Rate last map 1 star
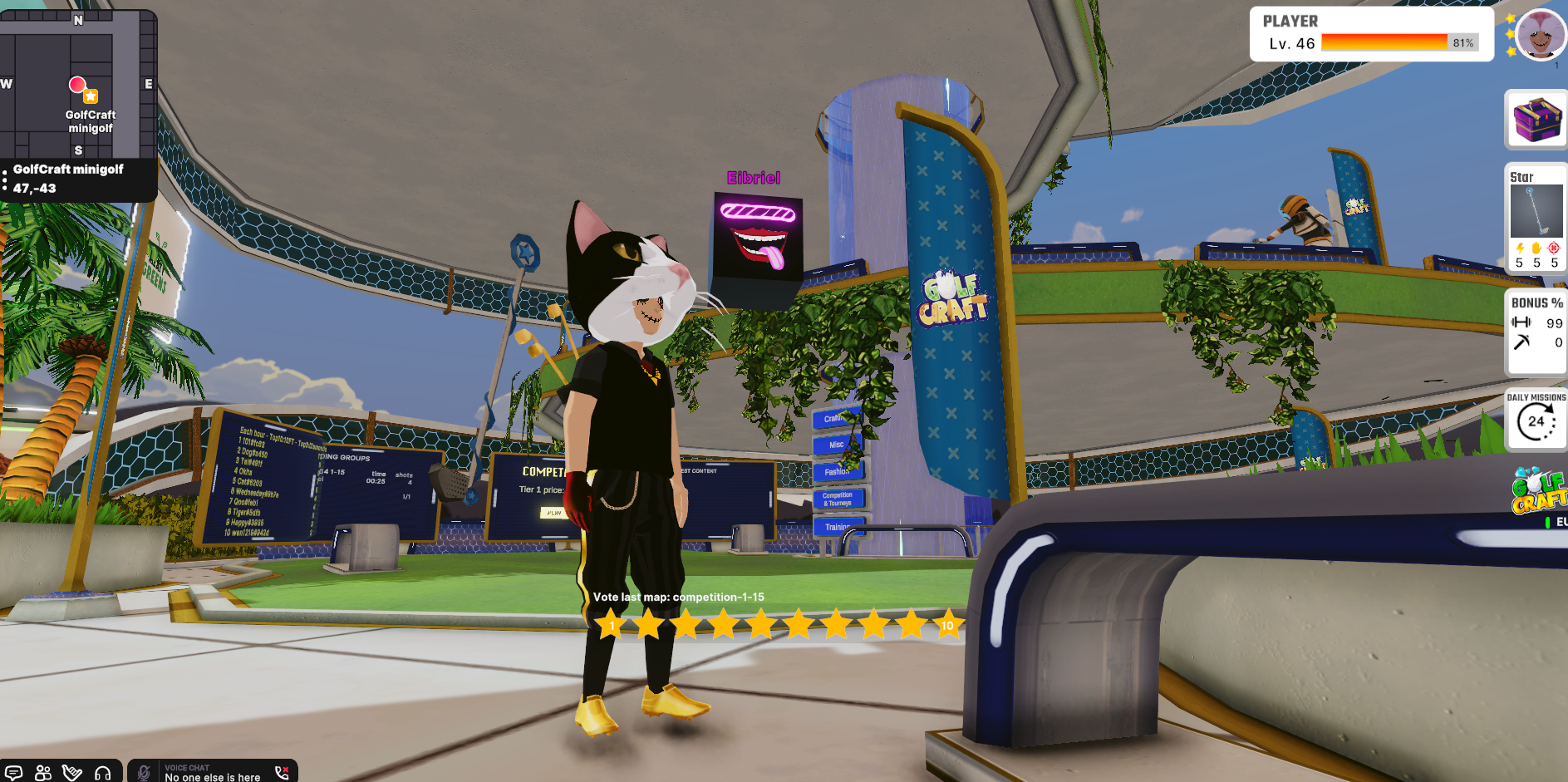The height and width of the screenshot is (782, 1568). (x=612, y=625)
